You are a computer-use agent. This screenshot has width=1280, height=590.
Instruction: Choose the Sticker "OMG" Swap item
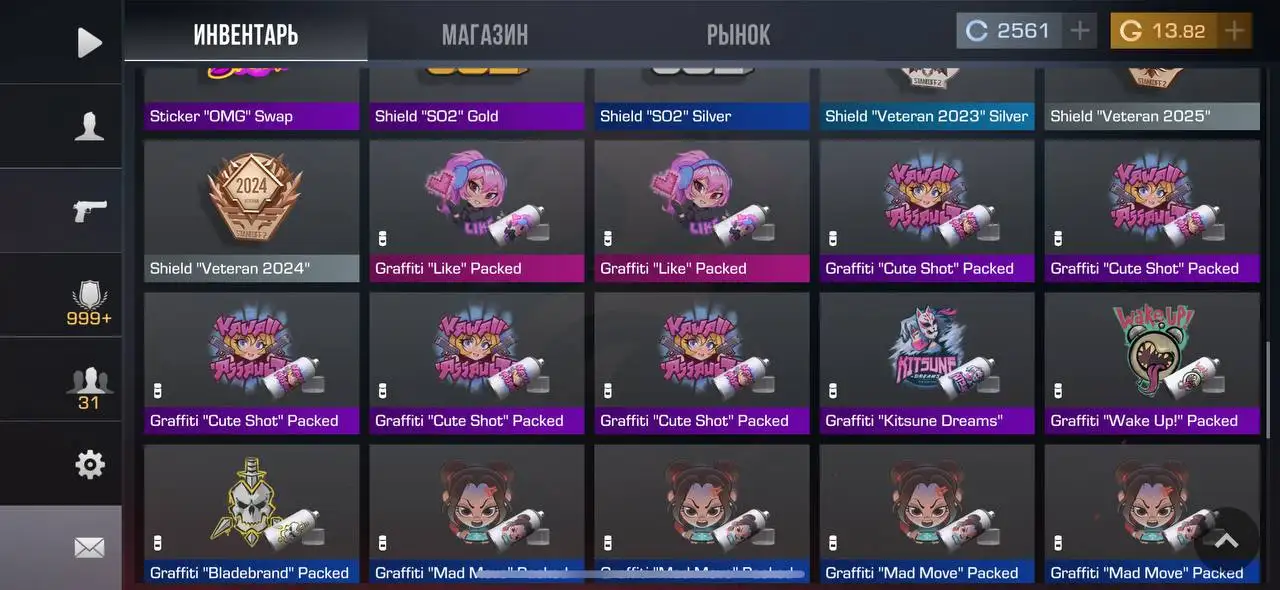tap(252, 100)
